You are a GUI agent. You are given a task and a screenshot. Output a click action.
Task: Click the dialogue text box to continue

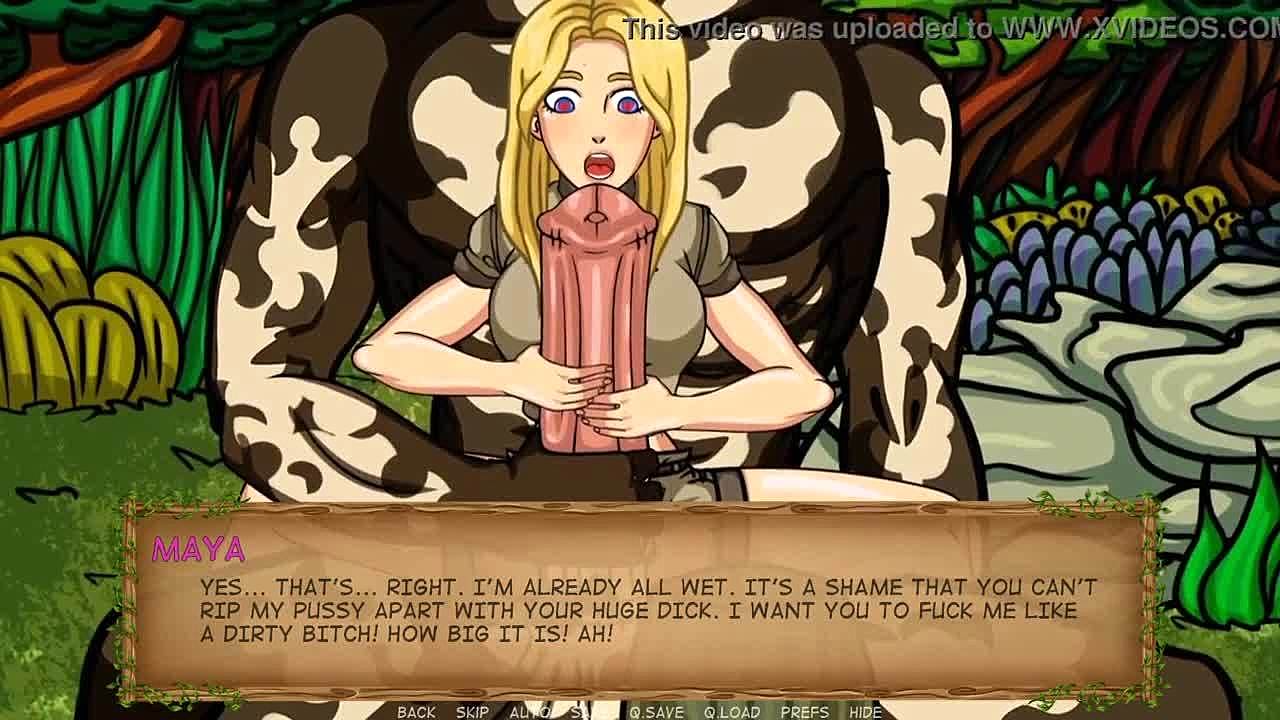point(640,610)
